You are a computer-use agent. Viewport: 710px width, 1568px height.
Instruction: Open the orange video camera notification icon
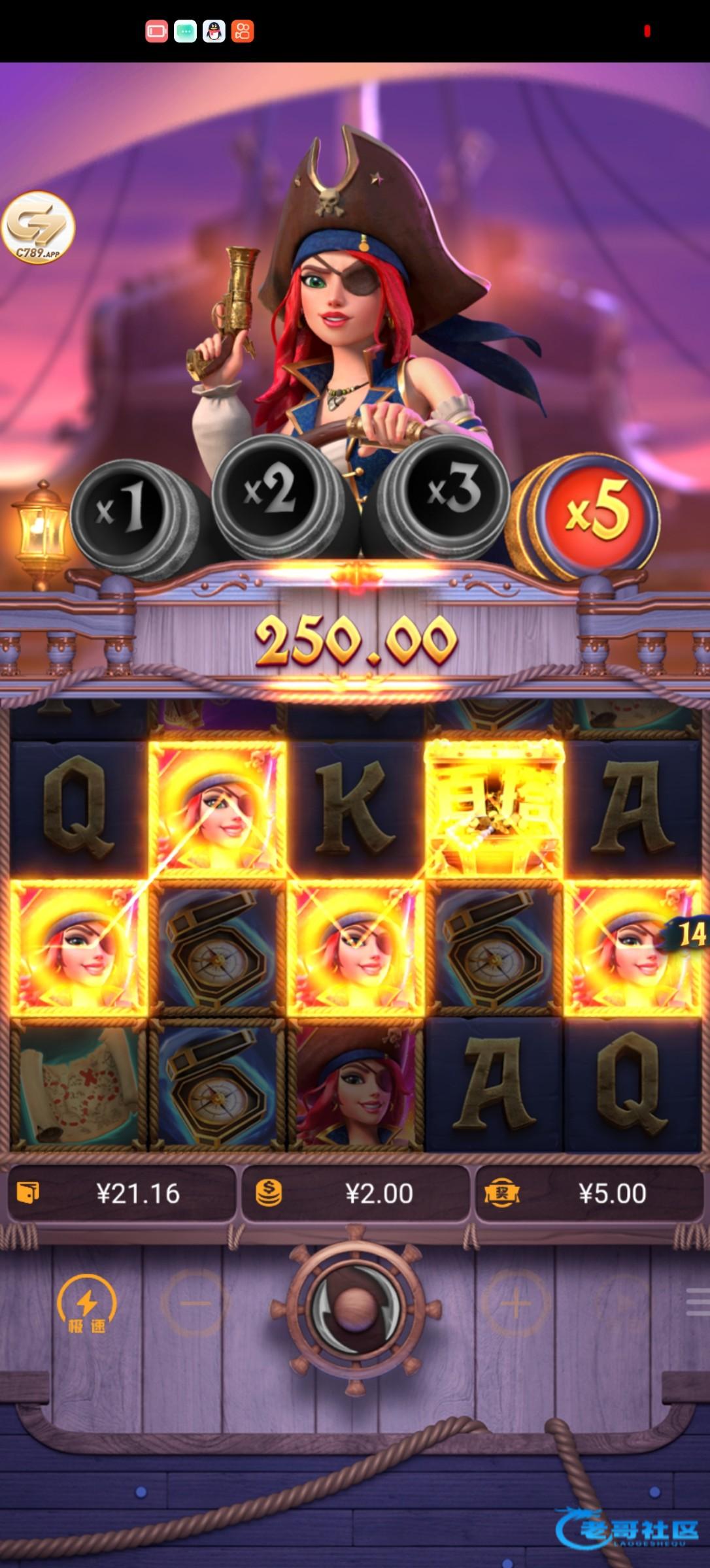(243, 31)
